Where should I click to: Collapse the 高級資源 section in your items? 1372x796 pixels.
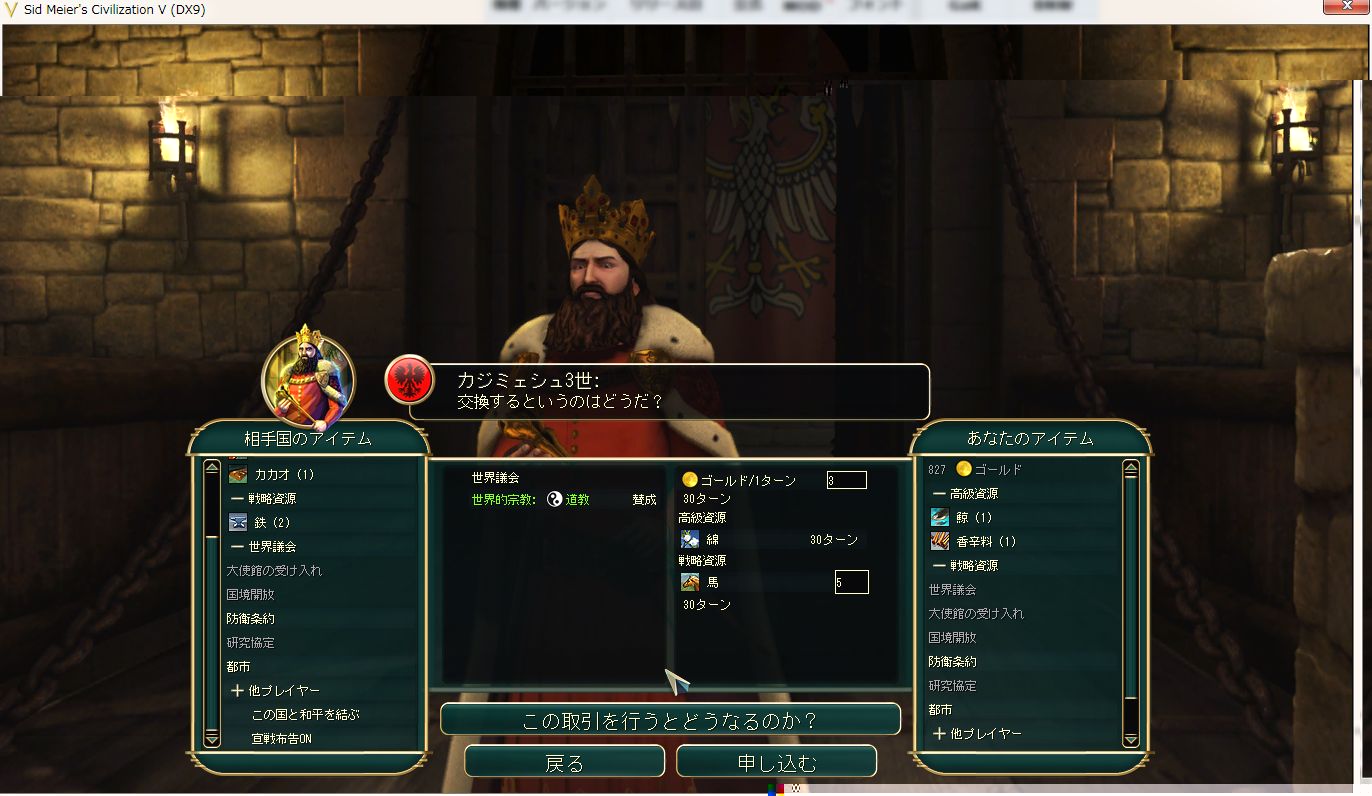point(939,493)
